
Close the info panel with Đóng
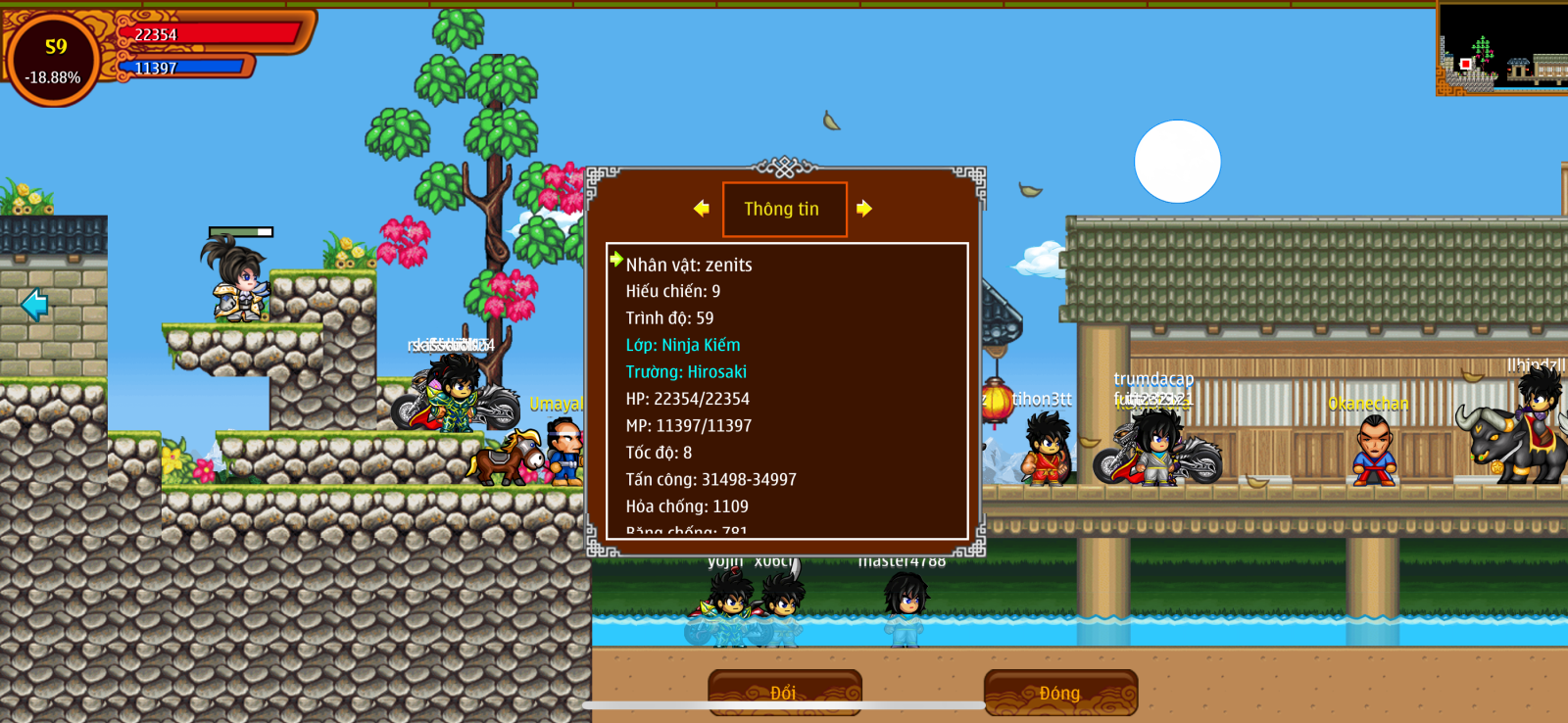1060,693
